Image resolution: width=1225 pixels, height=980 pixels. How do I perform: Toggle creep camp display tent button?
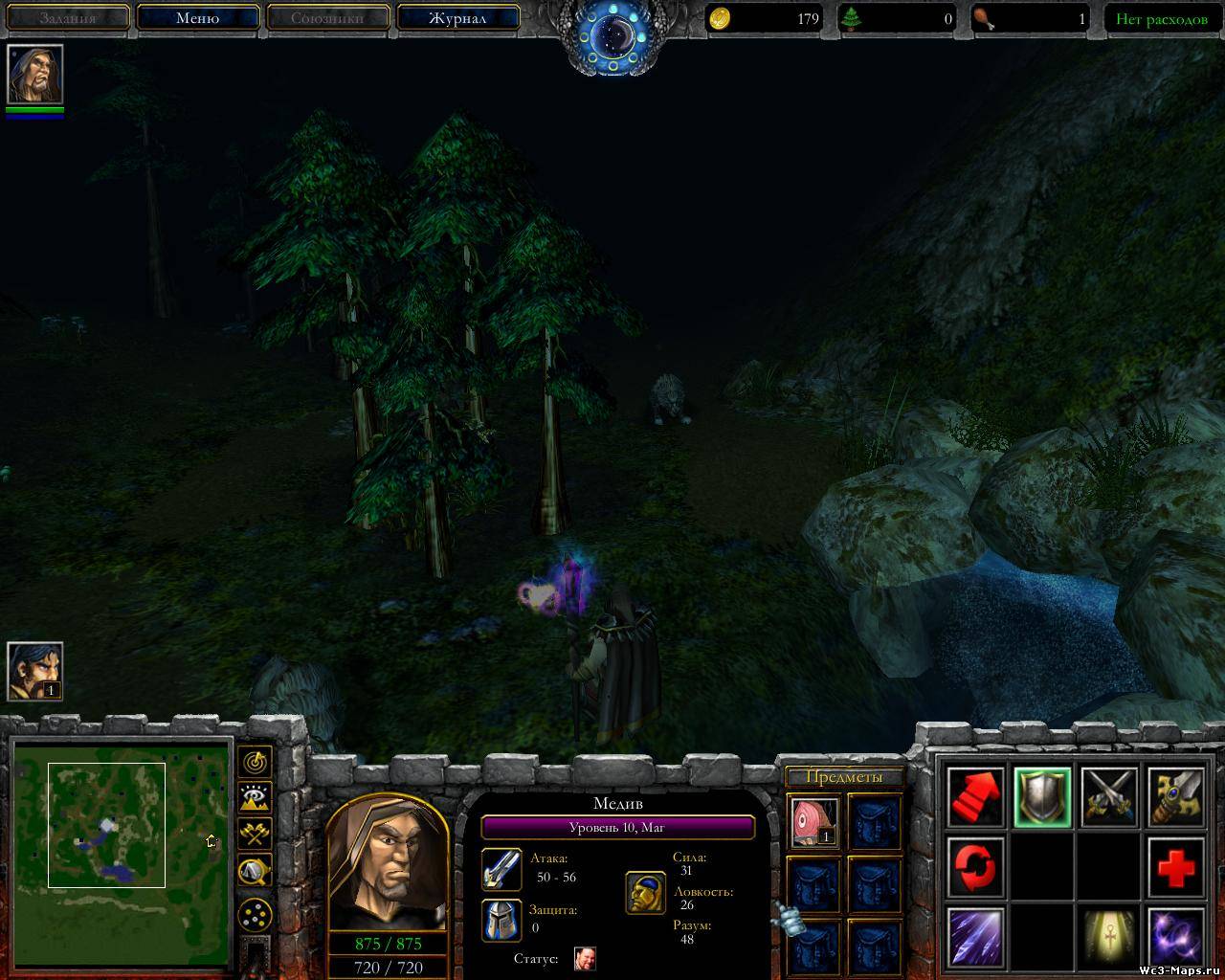pyautogui.click(x=256, y=869)
